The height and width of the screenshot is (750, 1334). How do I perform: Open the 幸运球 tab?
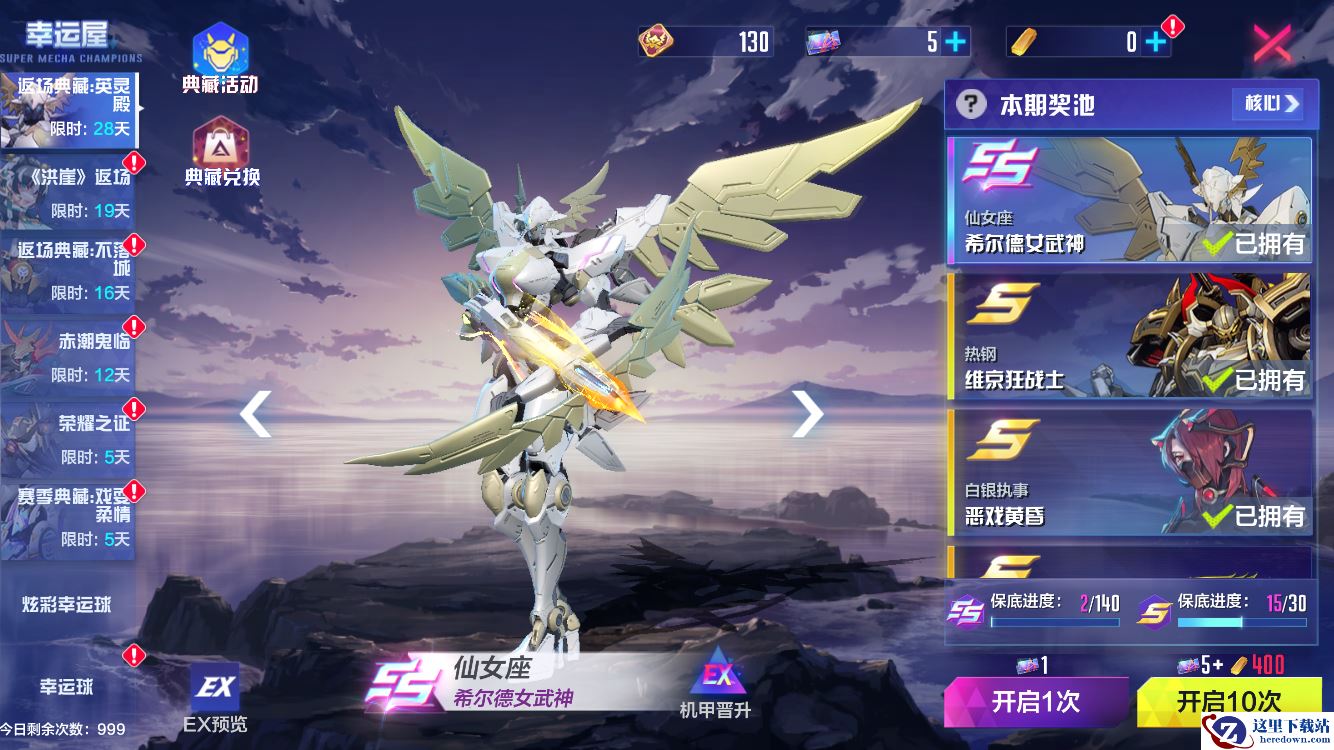(68, 687)
